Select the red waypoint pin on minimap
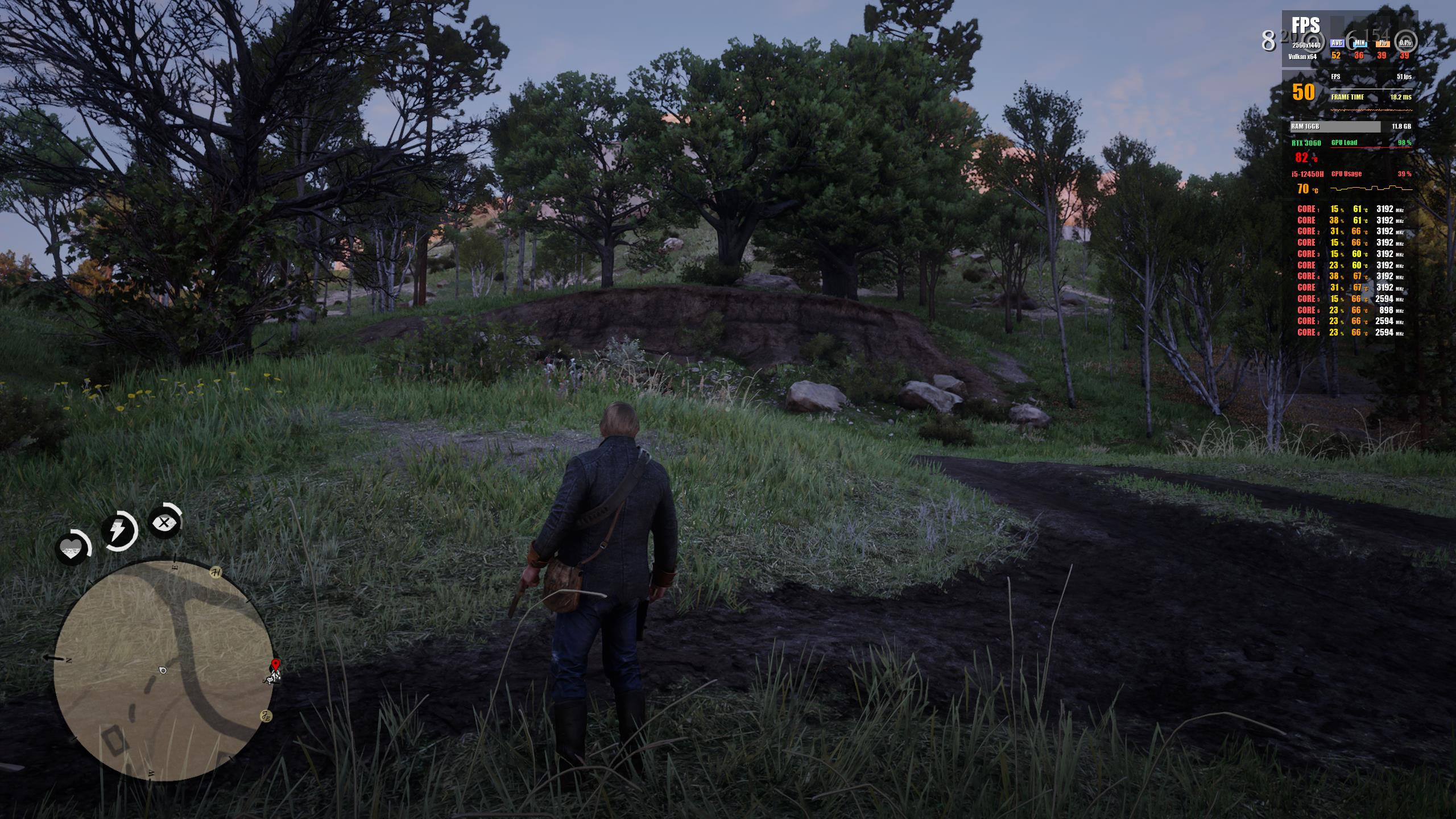The width and height of the screenshot is (1456, 819). click(276, 664)
